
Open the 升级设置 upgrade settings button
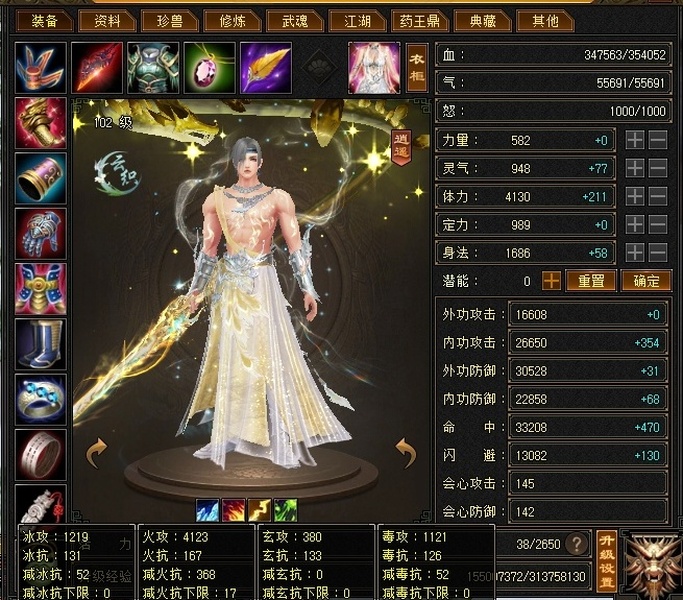[606, 561]
